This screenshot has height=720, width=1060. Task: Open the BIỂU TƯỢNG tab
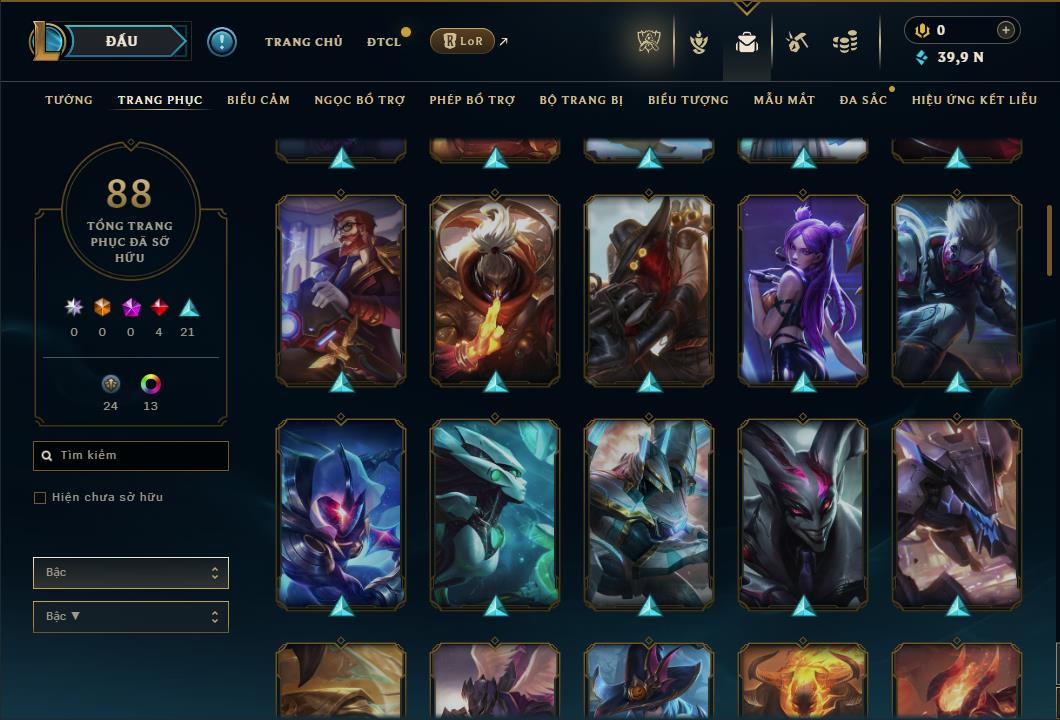coord(688,100)
